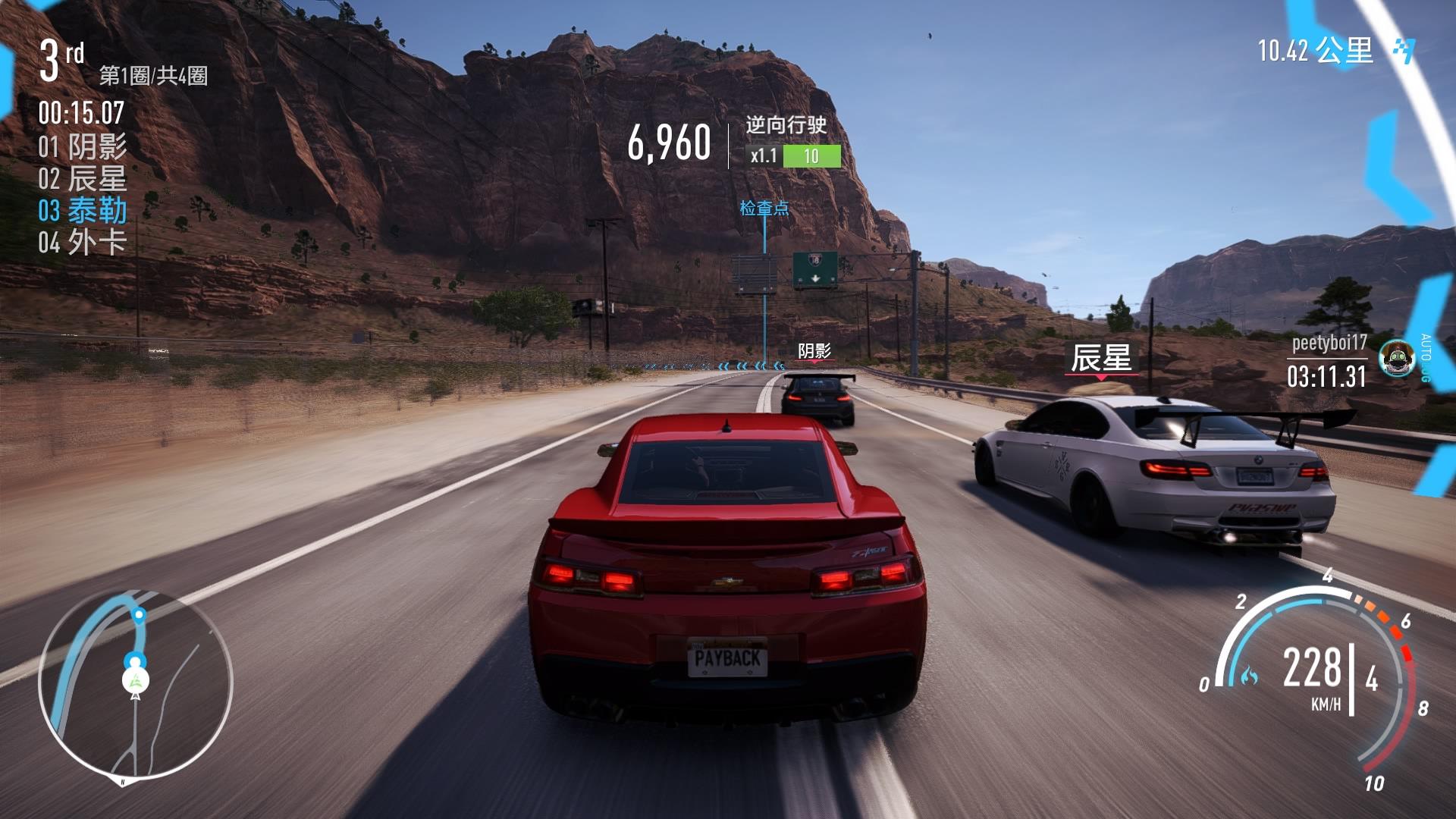
Task: Select the 辰星 name tag above the white car
Action: 1101,358
